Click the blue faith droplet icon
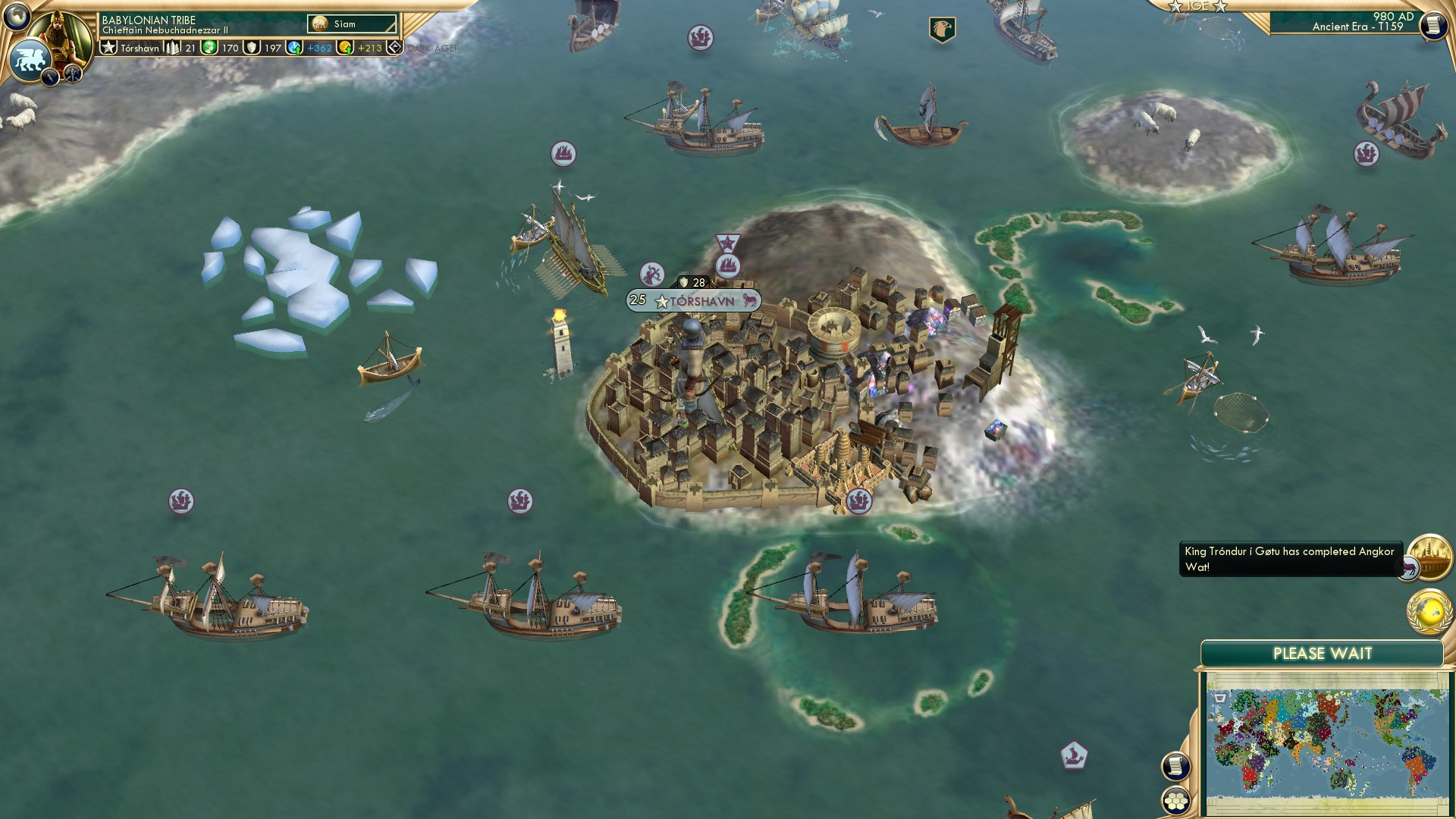This screenshot has height=819, width=1456. click(x=294, y=48)
